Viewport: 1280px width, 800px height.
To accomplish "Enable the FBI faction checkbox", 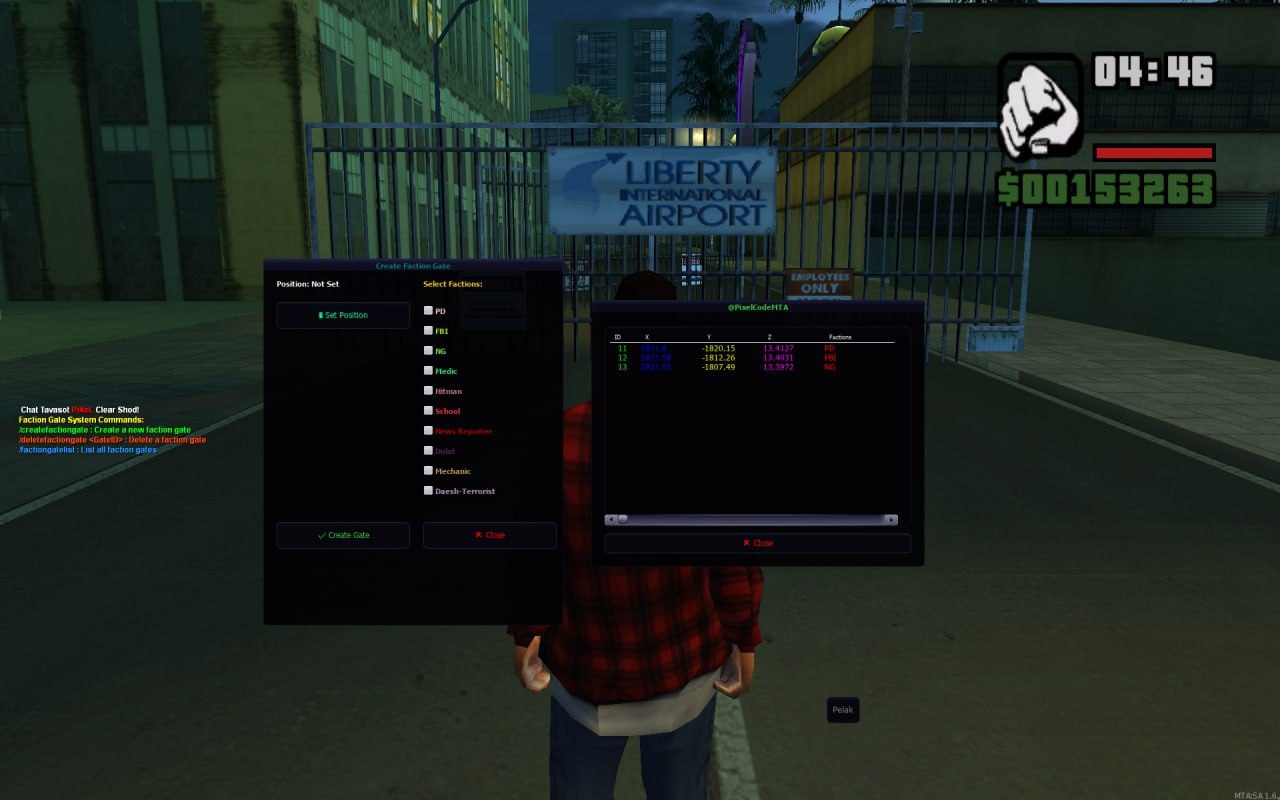I will tap(429, 331).
